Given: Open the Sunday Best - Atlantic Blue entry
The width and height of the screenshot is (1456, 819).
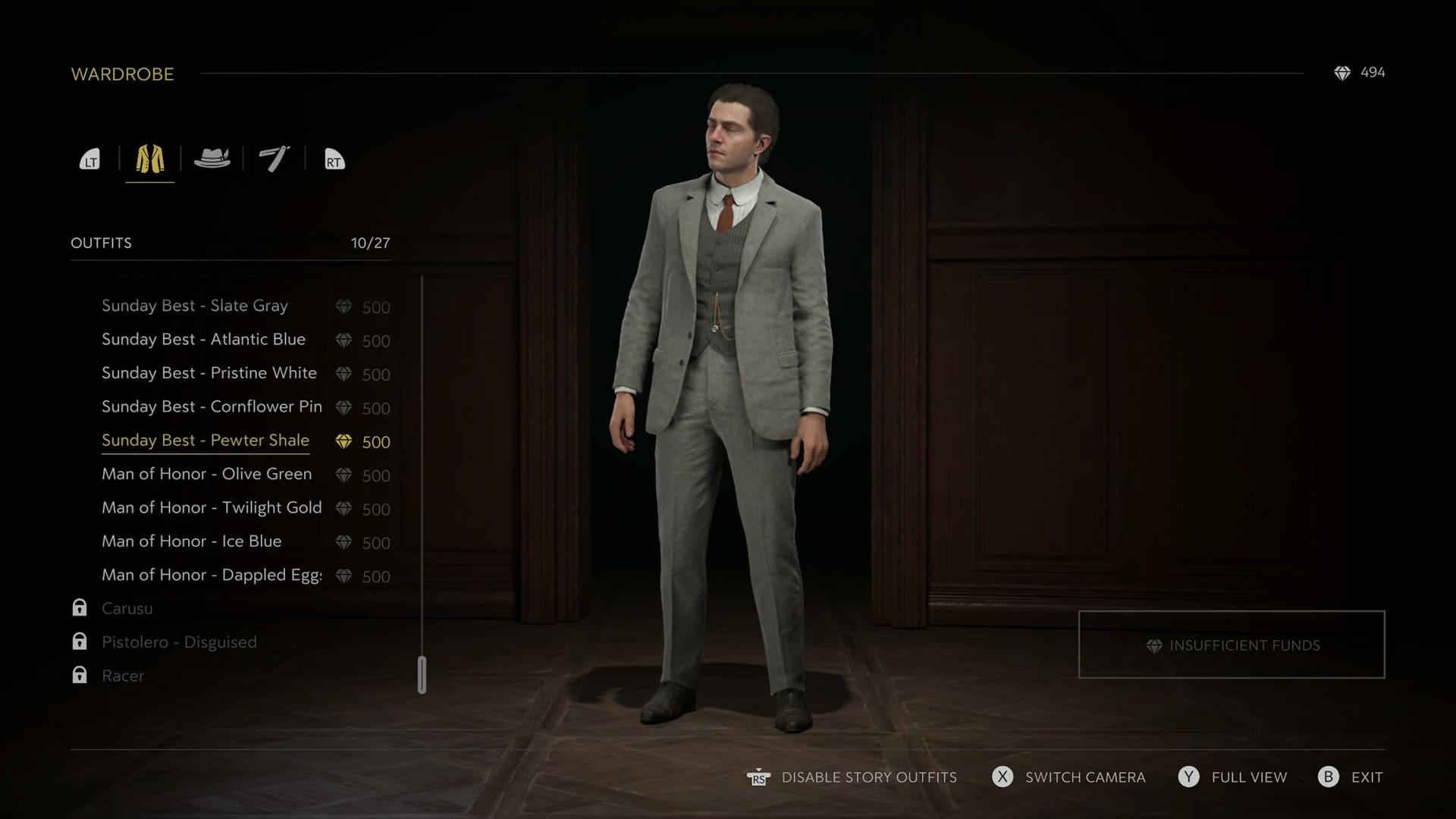Looking at the screenshot, I should [x=204, y=339].
